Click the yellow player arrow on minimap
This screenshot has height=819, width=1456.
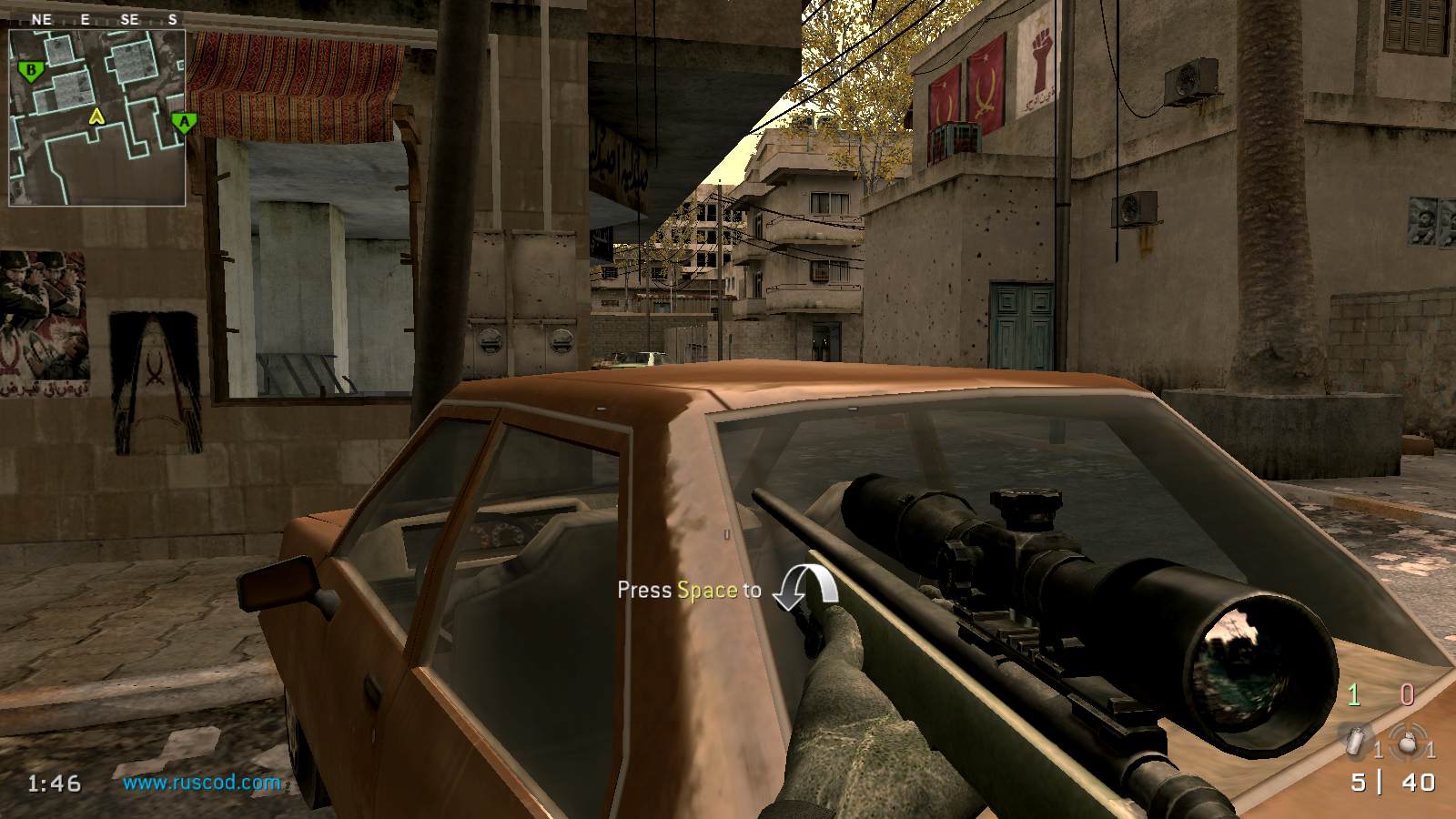pos(96,116)
